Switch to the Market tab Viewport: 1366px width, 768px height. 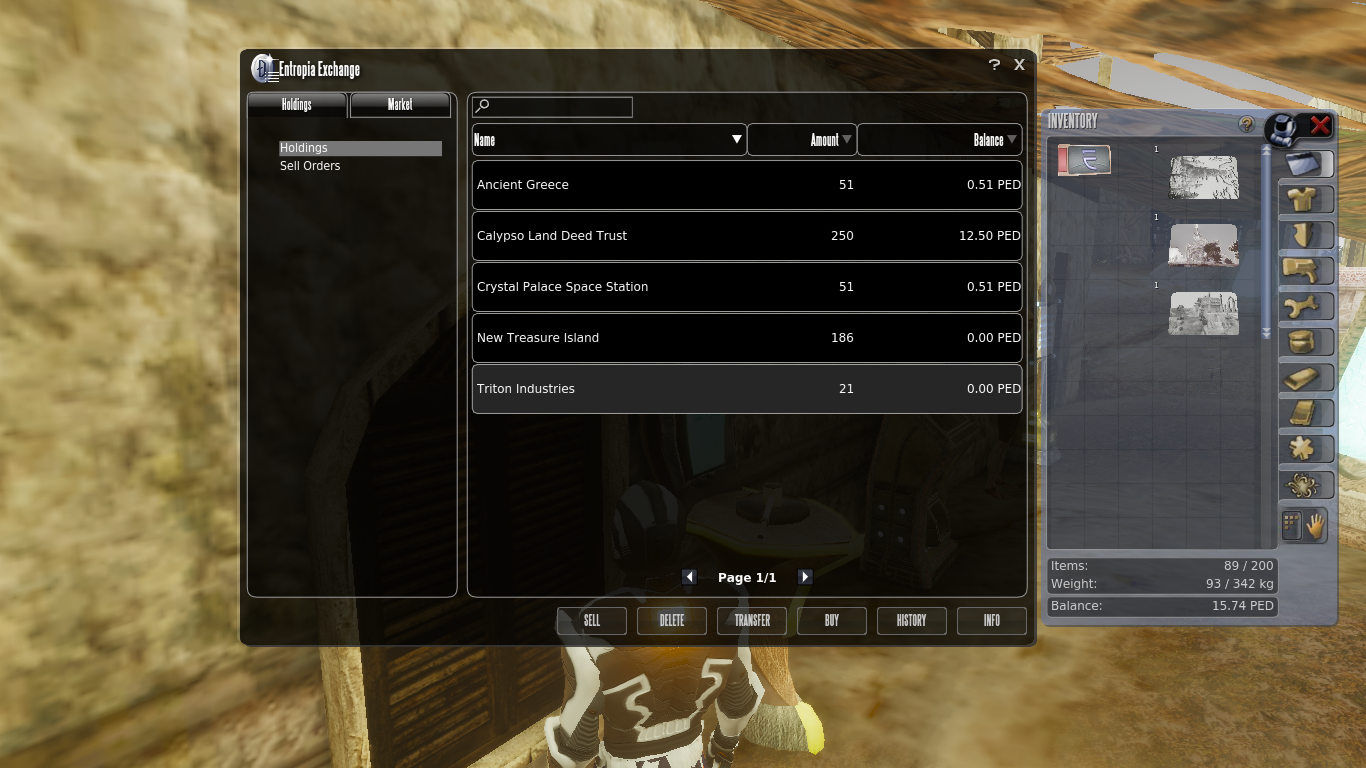click(x=399, y=104)
